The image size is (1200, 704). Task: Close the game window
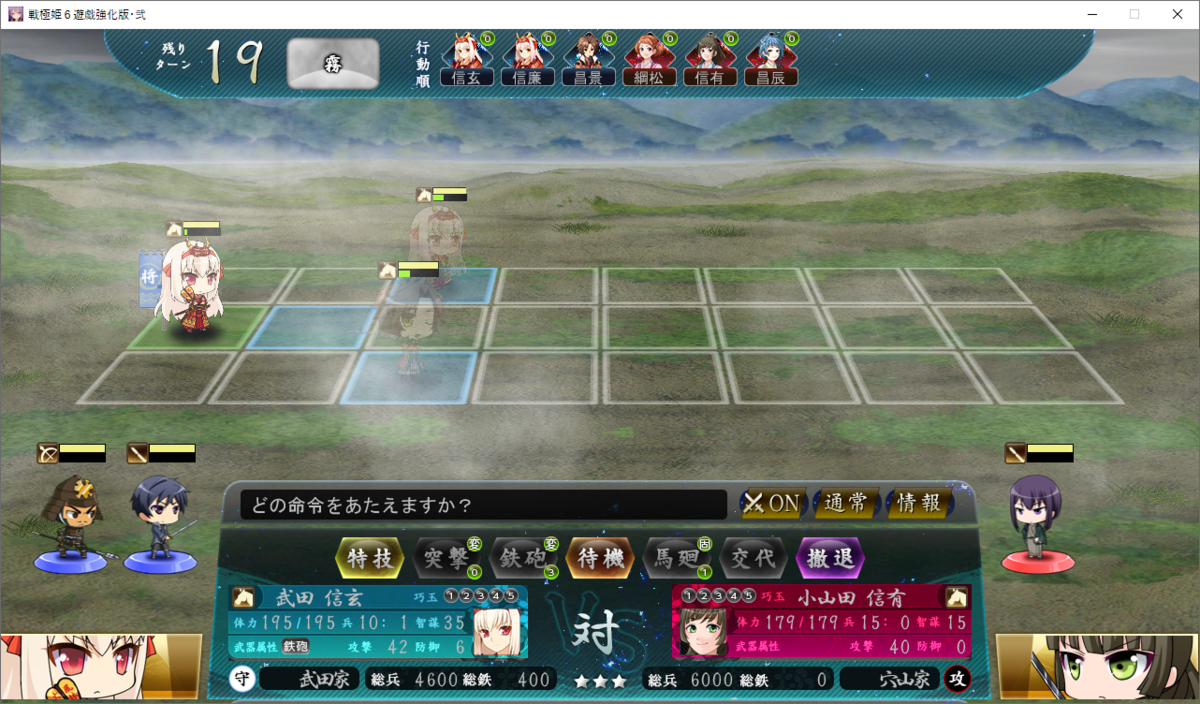click(1176, 14)
